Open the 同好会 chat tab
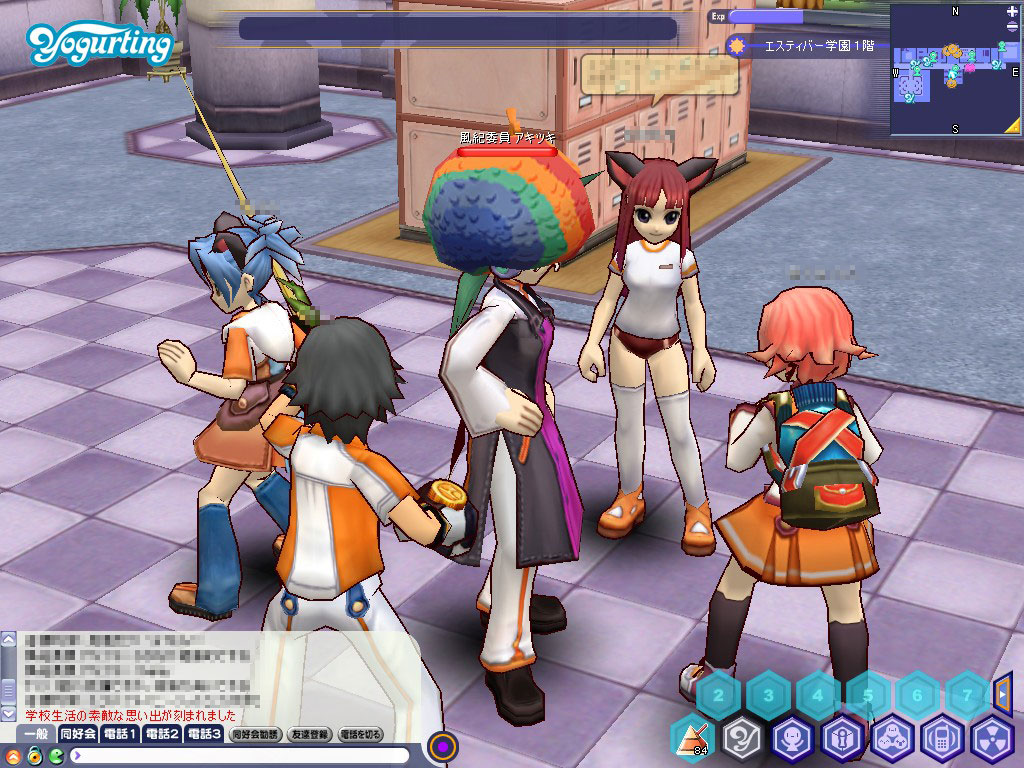 (x=77, y=734)
